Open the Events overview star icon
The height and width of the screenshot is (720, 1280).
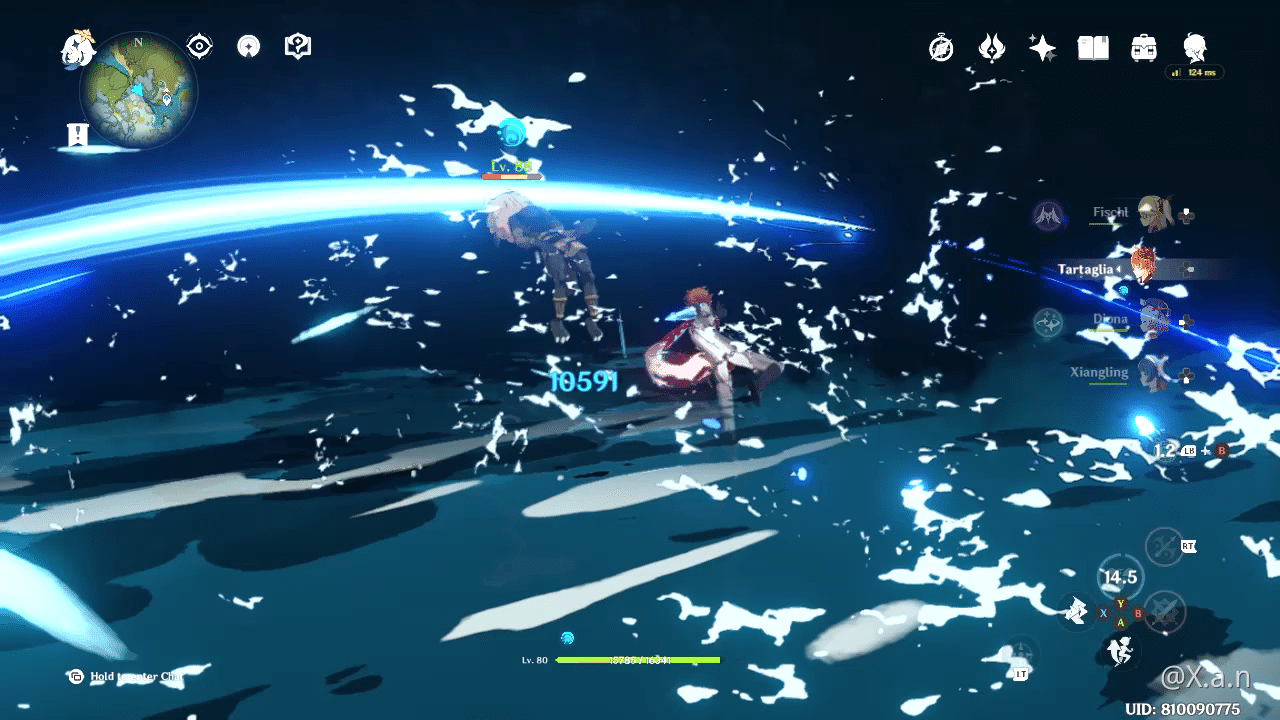(x=1041, y=47)
